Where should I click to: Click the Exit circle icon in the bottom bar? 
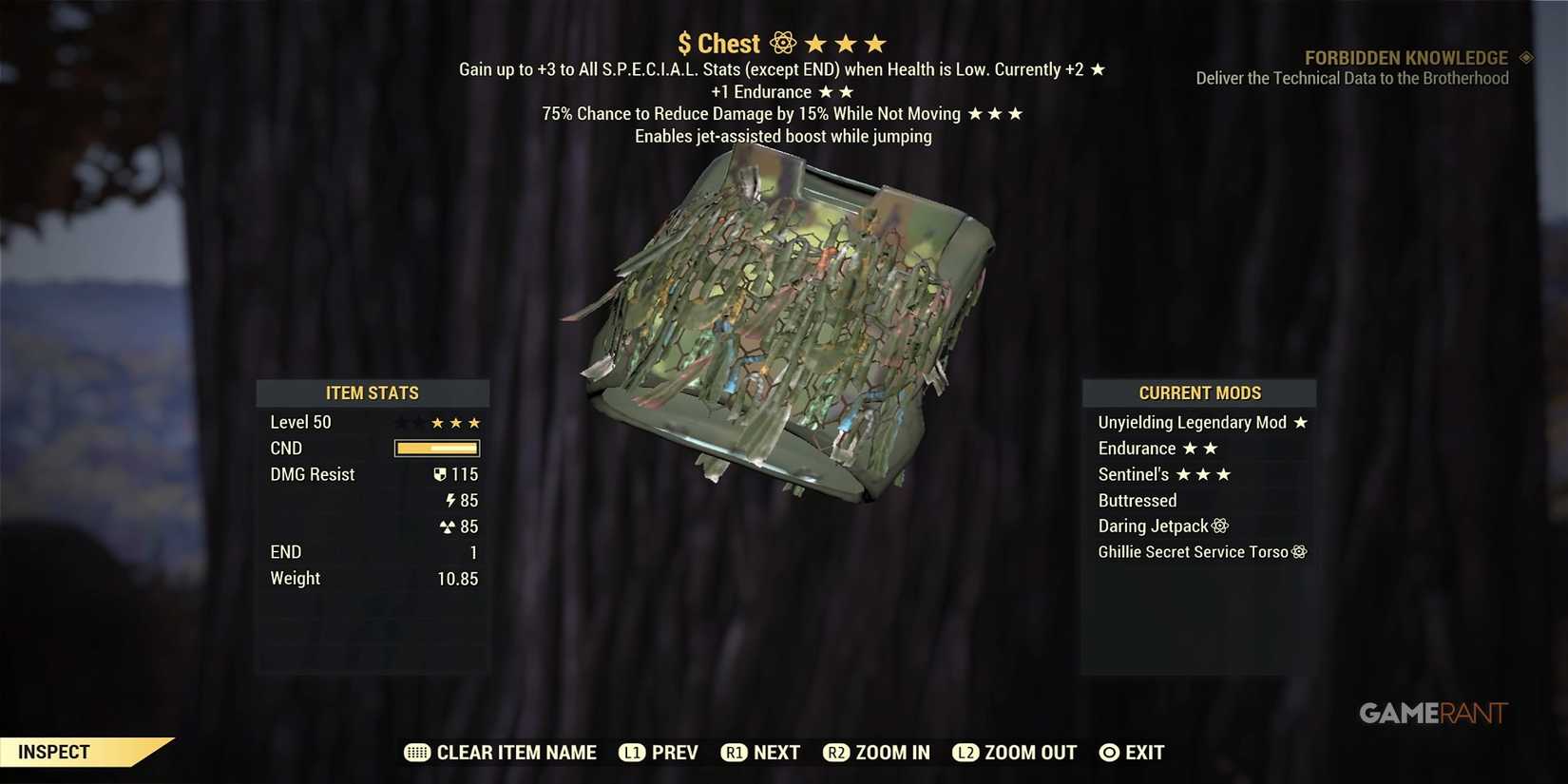(x=1108, y=752)
